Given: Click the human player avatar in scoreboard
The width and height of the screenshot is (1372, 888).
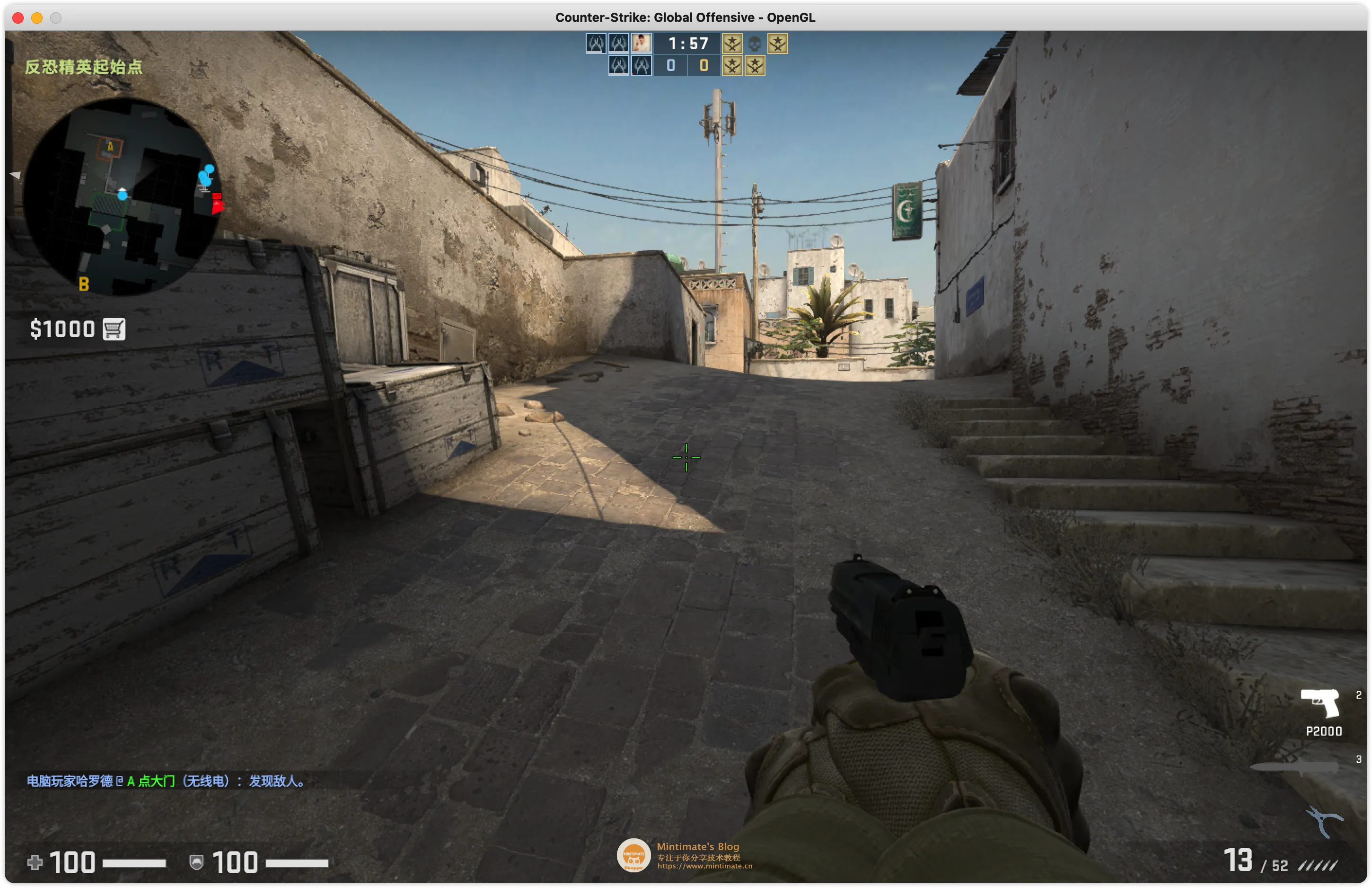Looking at the screenshot, I should click(x=642, y=43).
